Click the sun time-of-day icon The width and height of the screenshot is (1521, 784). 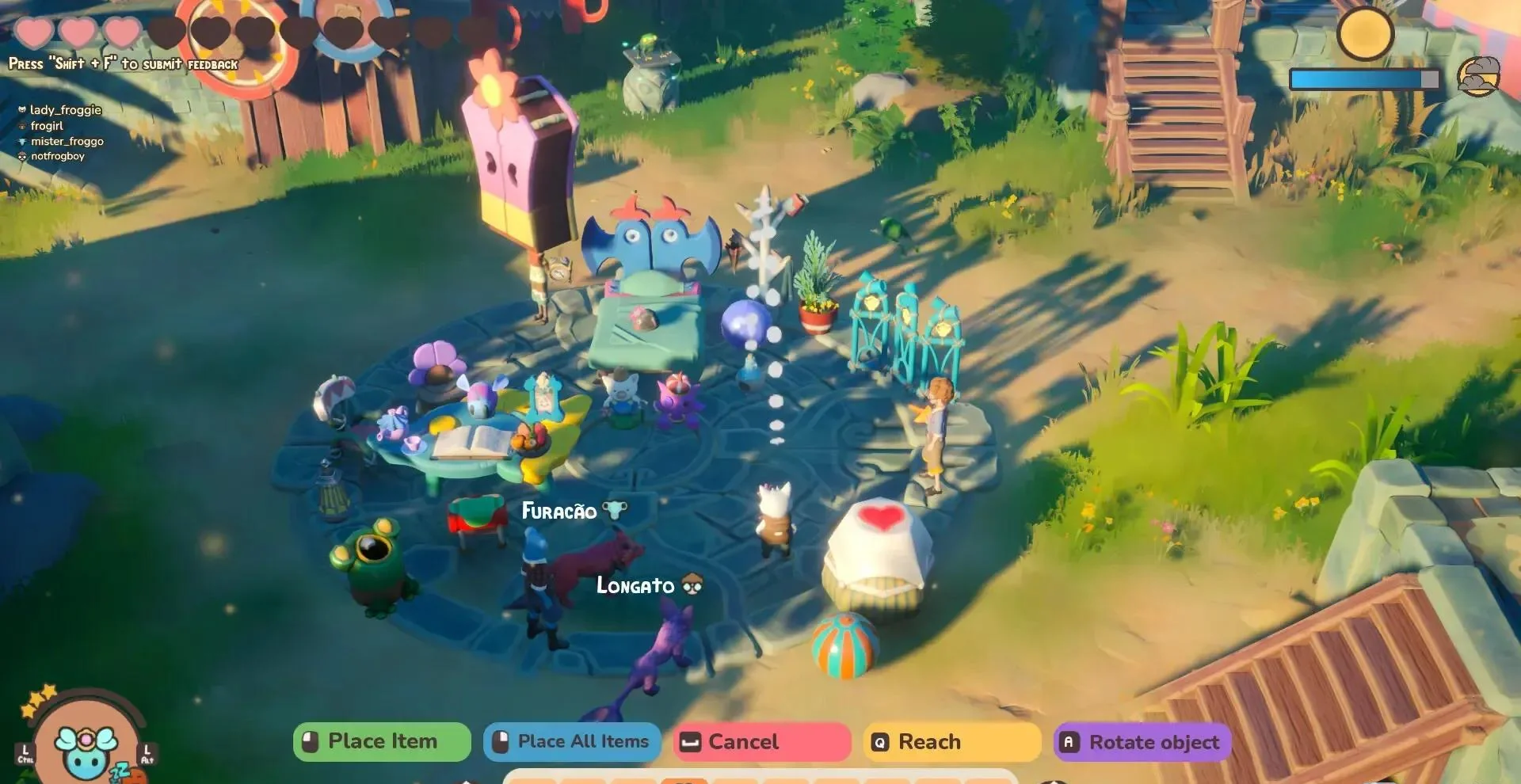coord(1365,32)
